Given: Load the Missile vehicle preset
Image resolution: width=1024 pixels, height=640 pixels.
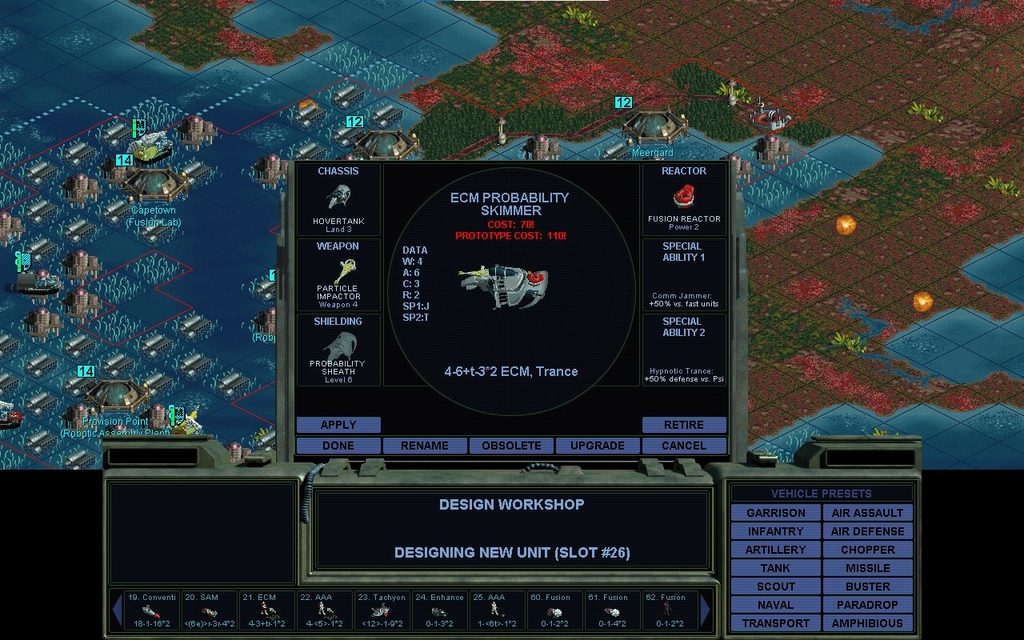Looking at the screenshot, I should (x=867, y=568).
